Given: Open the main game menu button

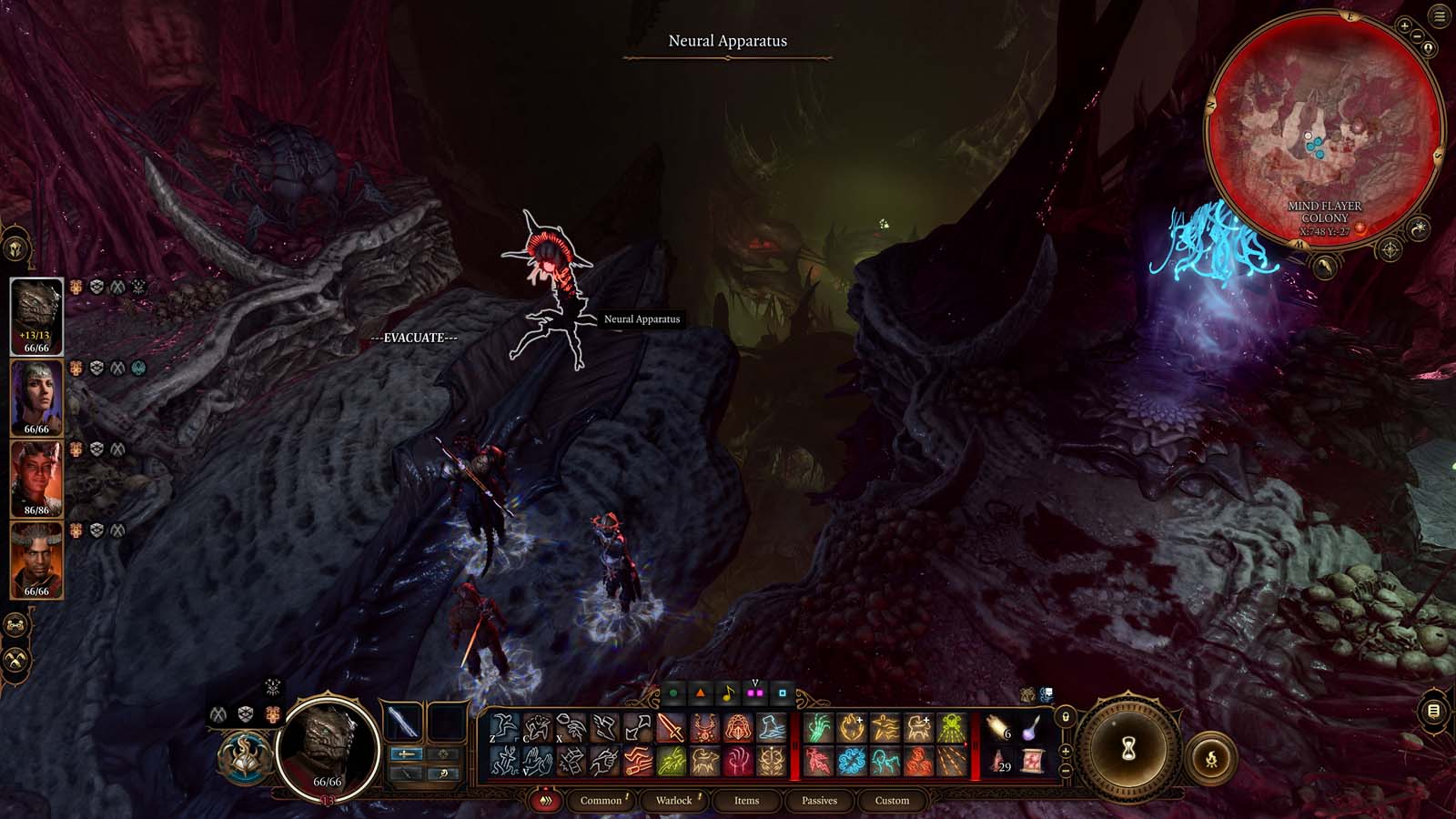Looking at the screenshot, I should (1440, 17).
